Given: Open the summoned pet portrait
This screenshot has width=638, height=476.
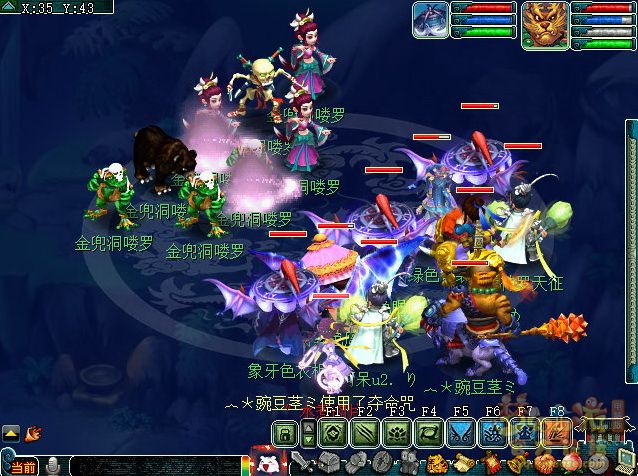Looking at the screenshot, I should point(431,22).
